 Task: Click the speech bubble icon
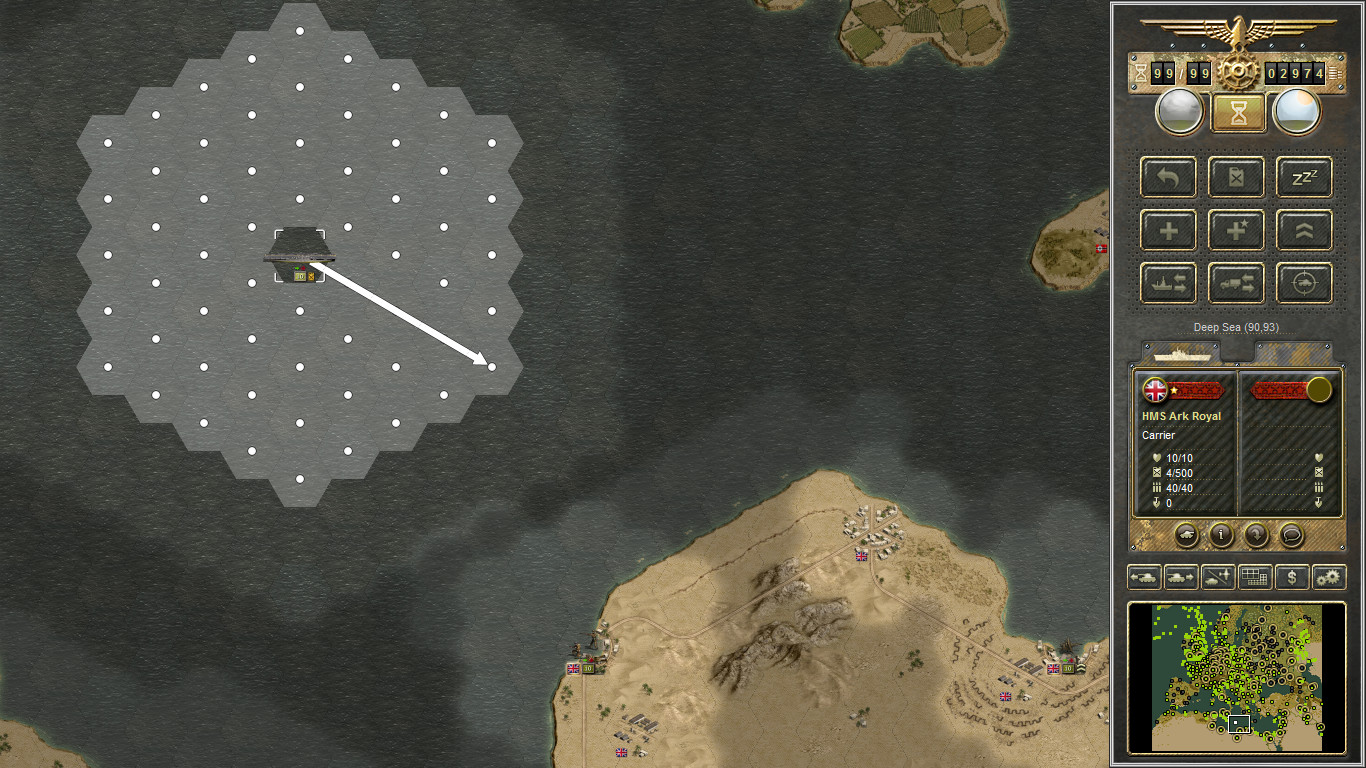point(1291,535)
